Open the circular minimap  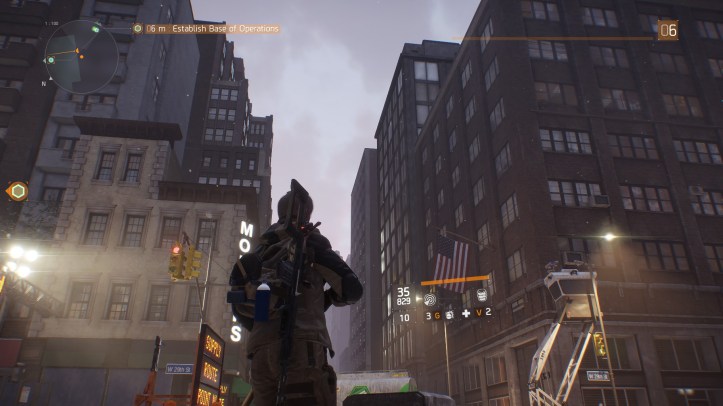pos(81,56)
